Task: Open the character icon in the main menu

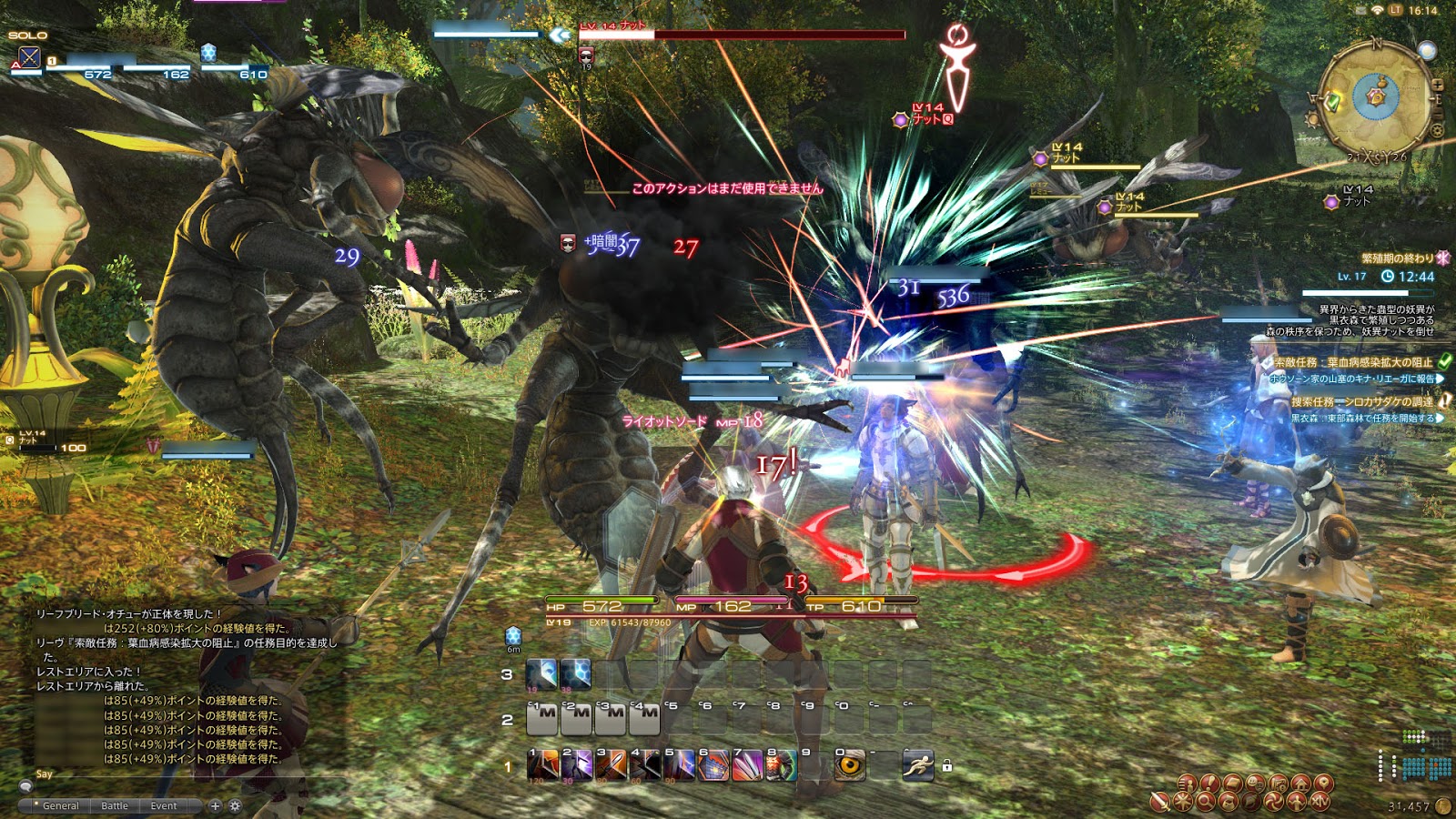Action: 1187,784
